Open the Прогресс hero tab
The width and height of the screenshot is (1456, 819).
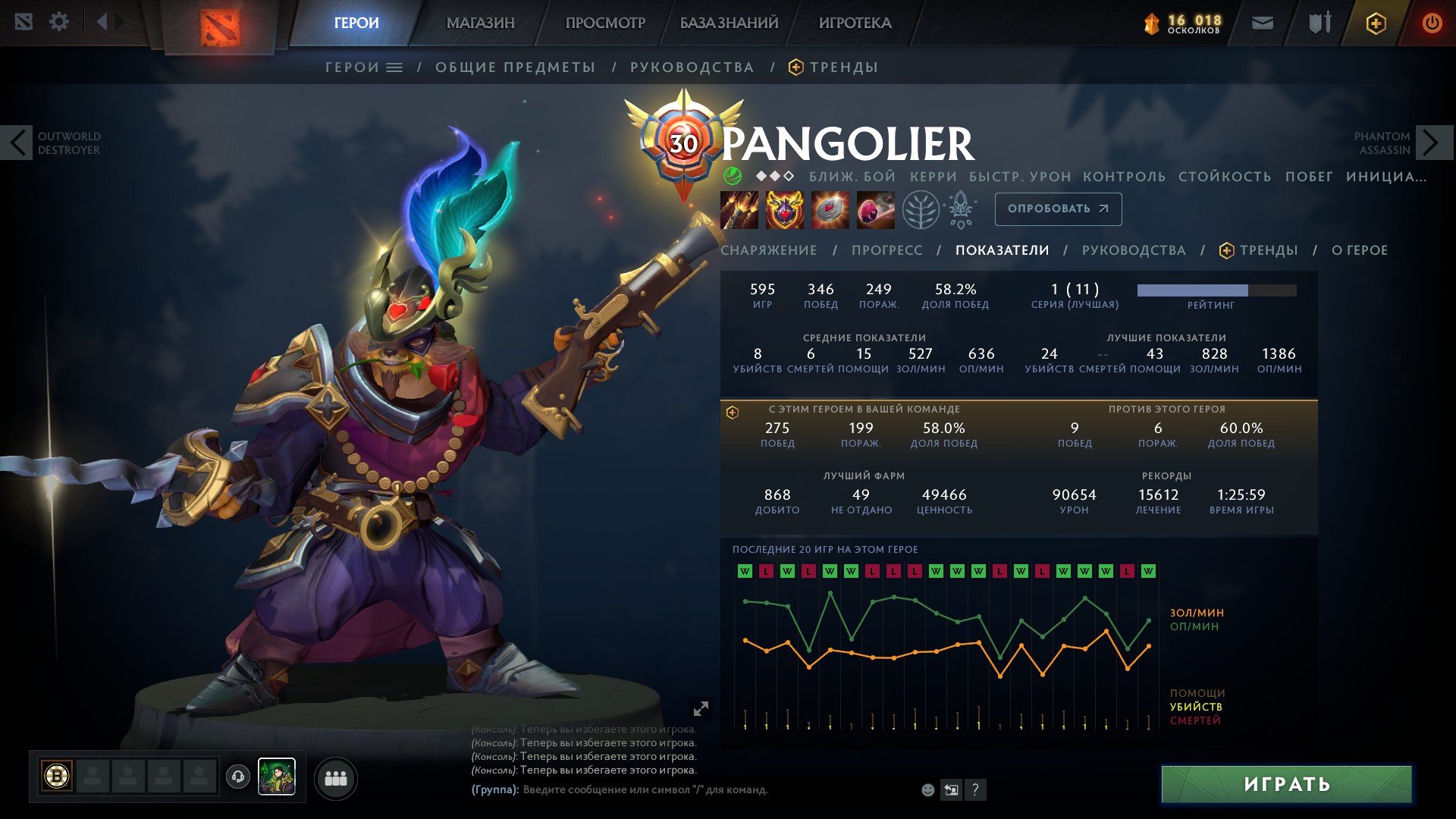click(x=886, y=250)
